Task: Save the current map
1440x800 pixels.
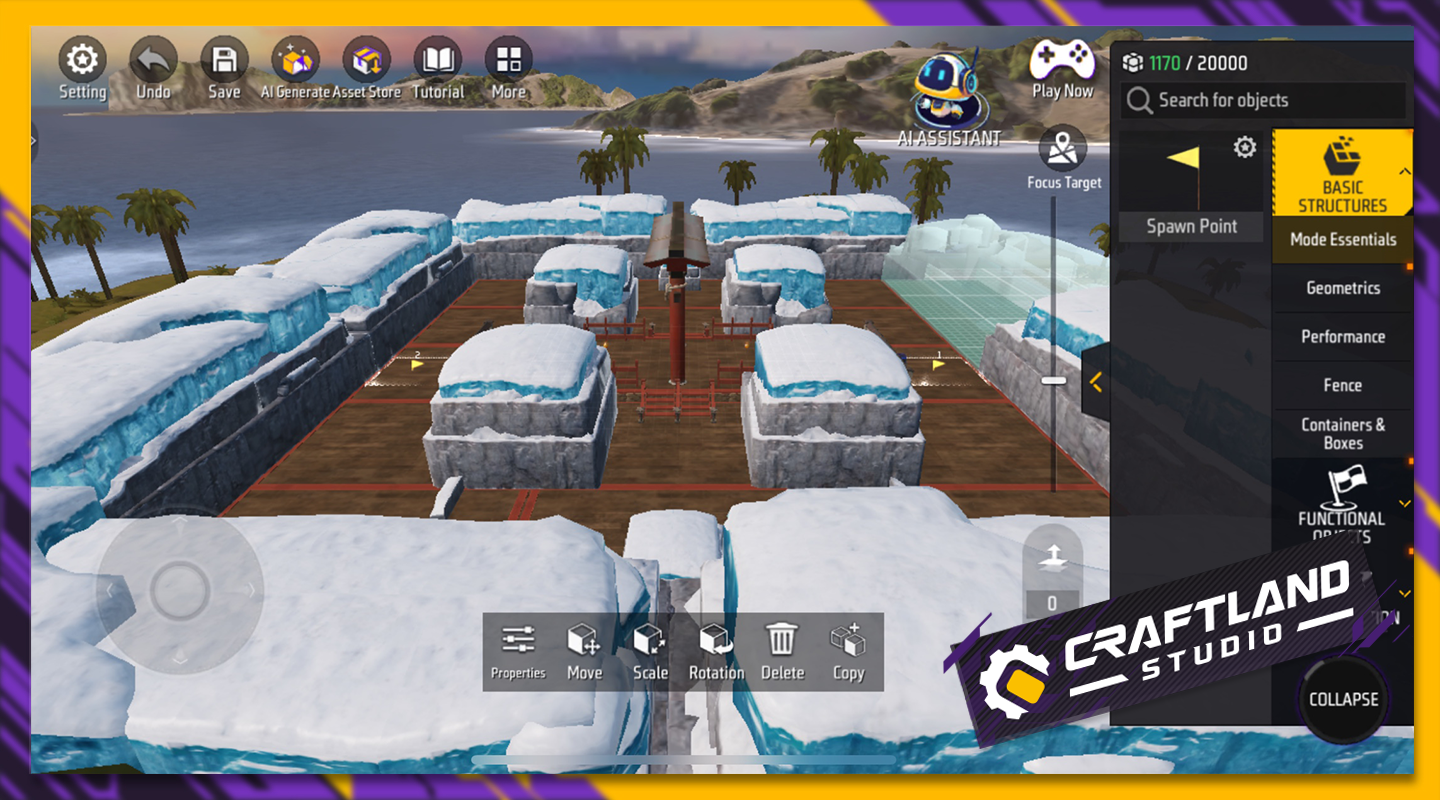Action: click(224, 68)
